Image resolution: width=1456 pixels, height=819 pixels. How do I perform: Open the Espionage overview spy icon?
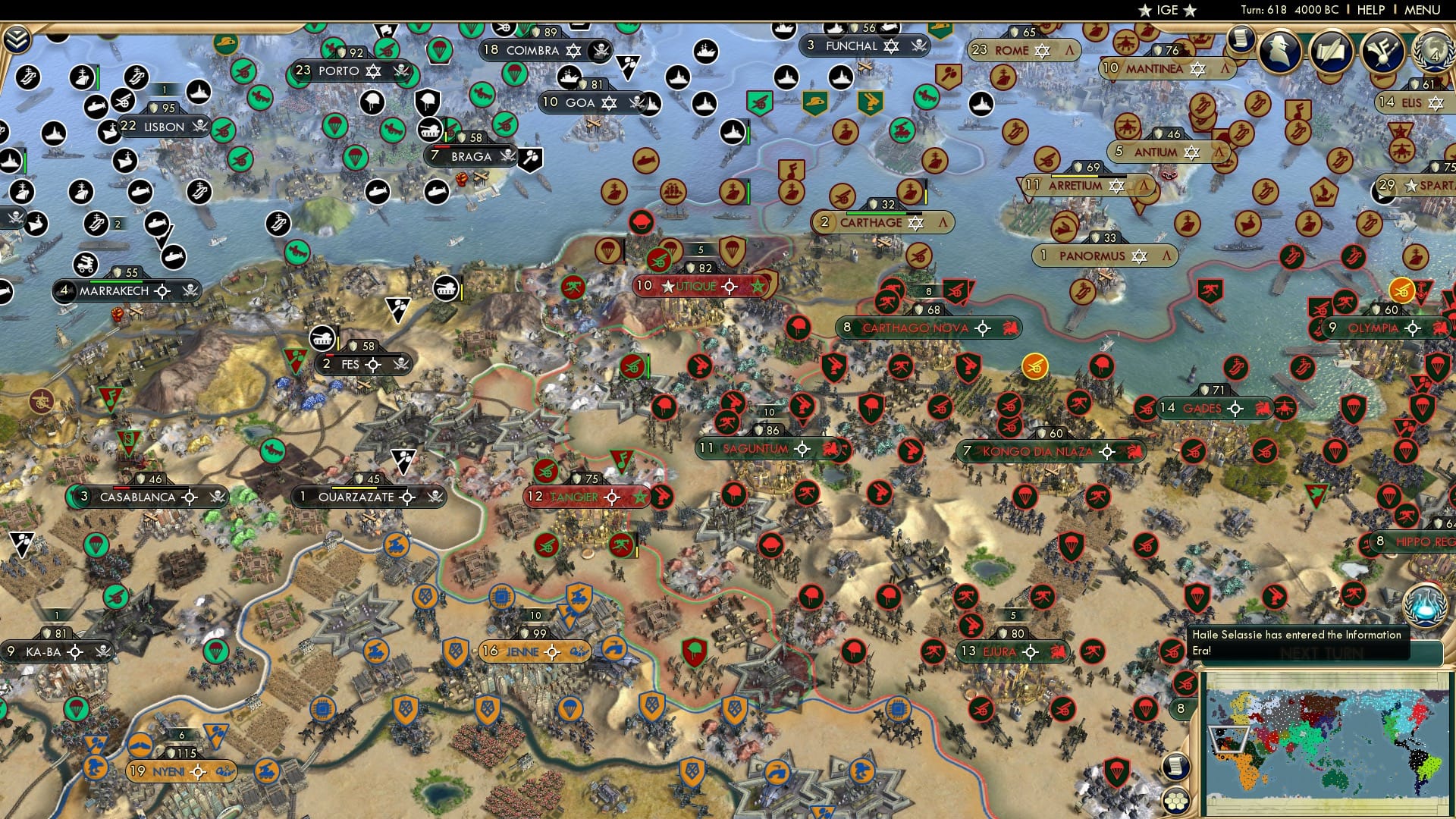(x=1279, y=52)
